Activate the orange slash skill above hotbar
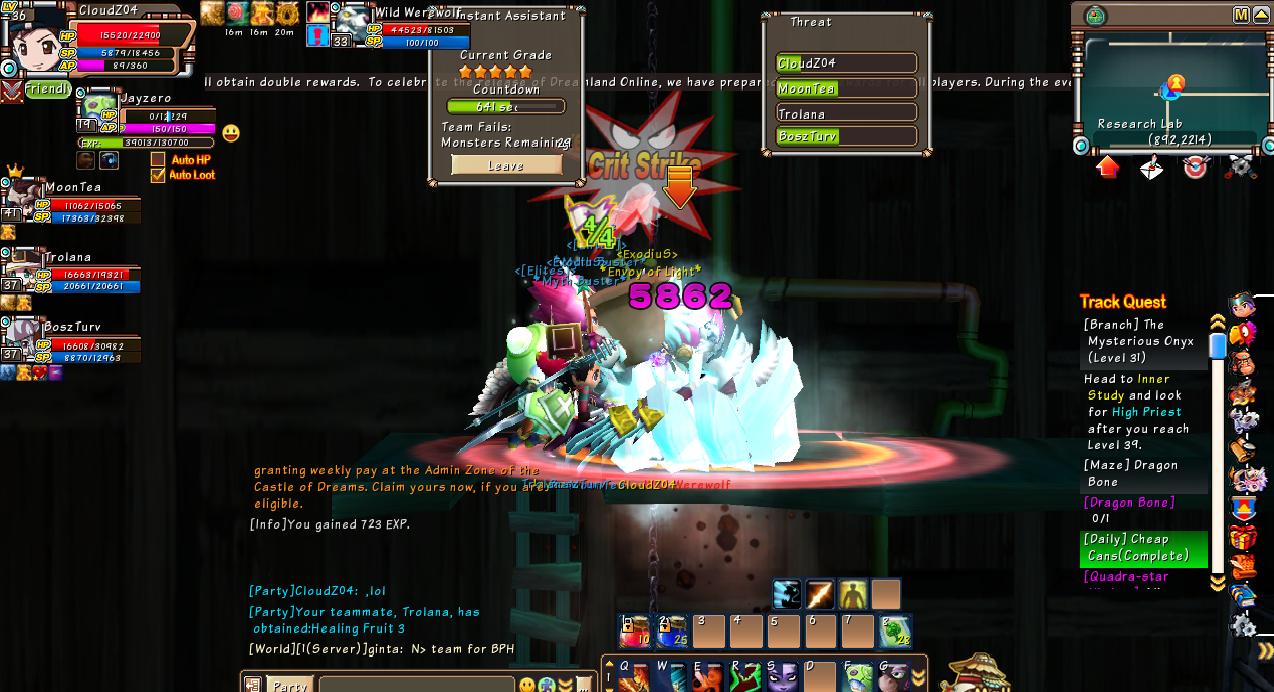The width and height of the screenshot is (1274, 692). pos(820,594)
